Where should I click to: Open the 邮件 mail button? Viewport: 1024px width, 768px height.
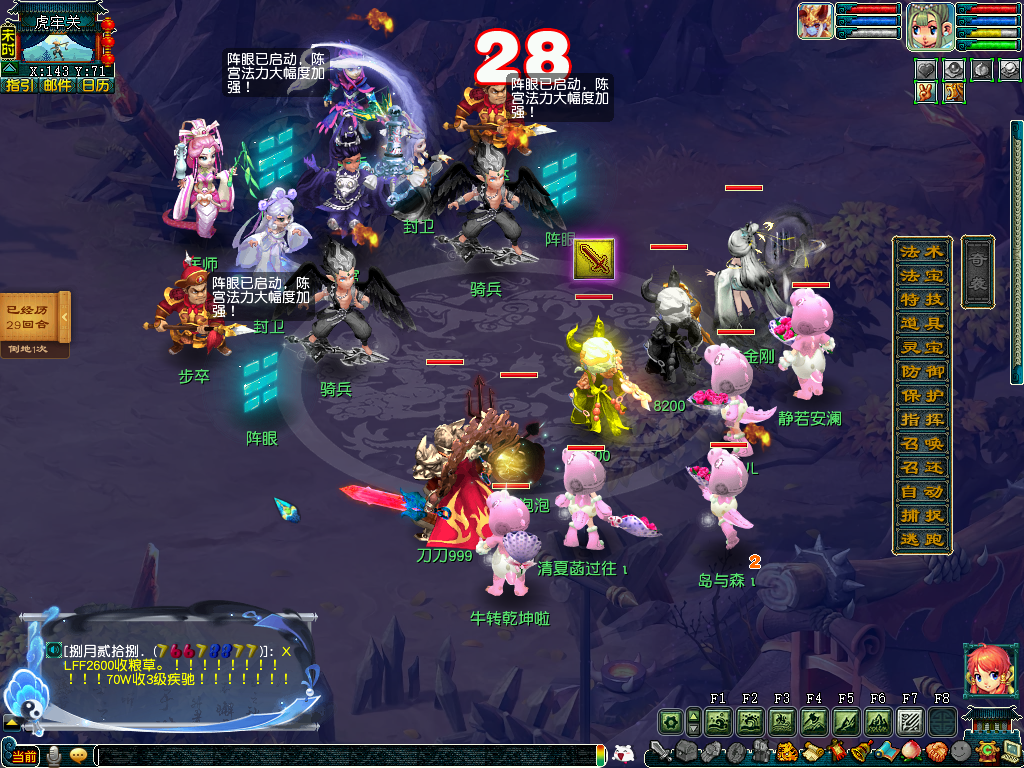[x=57, y=86]
